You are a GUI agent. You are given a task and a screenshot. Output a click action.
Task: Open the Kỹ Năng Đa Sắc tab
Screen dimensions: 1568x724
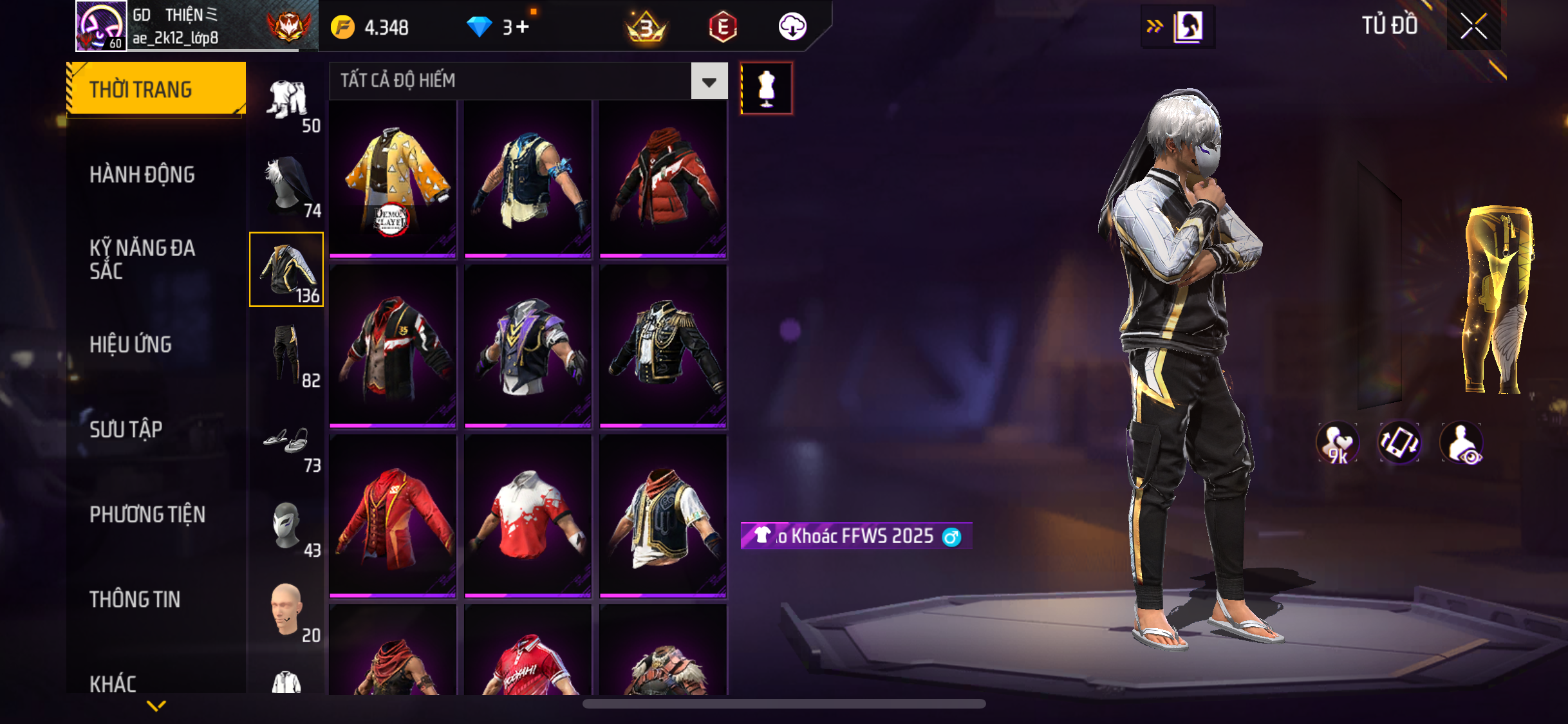(x=142, y=259)
